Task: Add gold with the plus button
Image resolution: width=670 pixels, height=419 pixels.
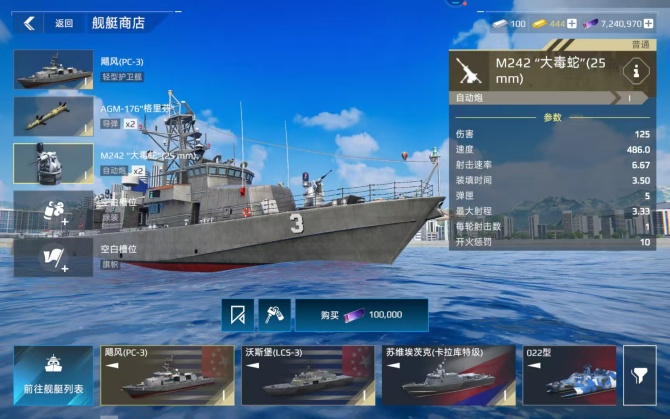Action: point(572,23)
